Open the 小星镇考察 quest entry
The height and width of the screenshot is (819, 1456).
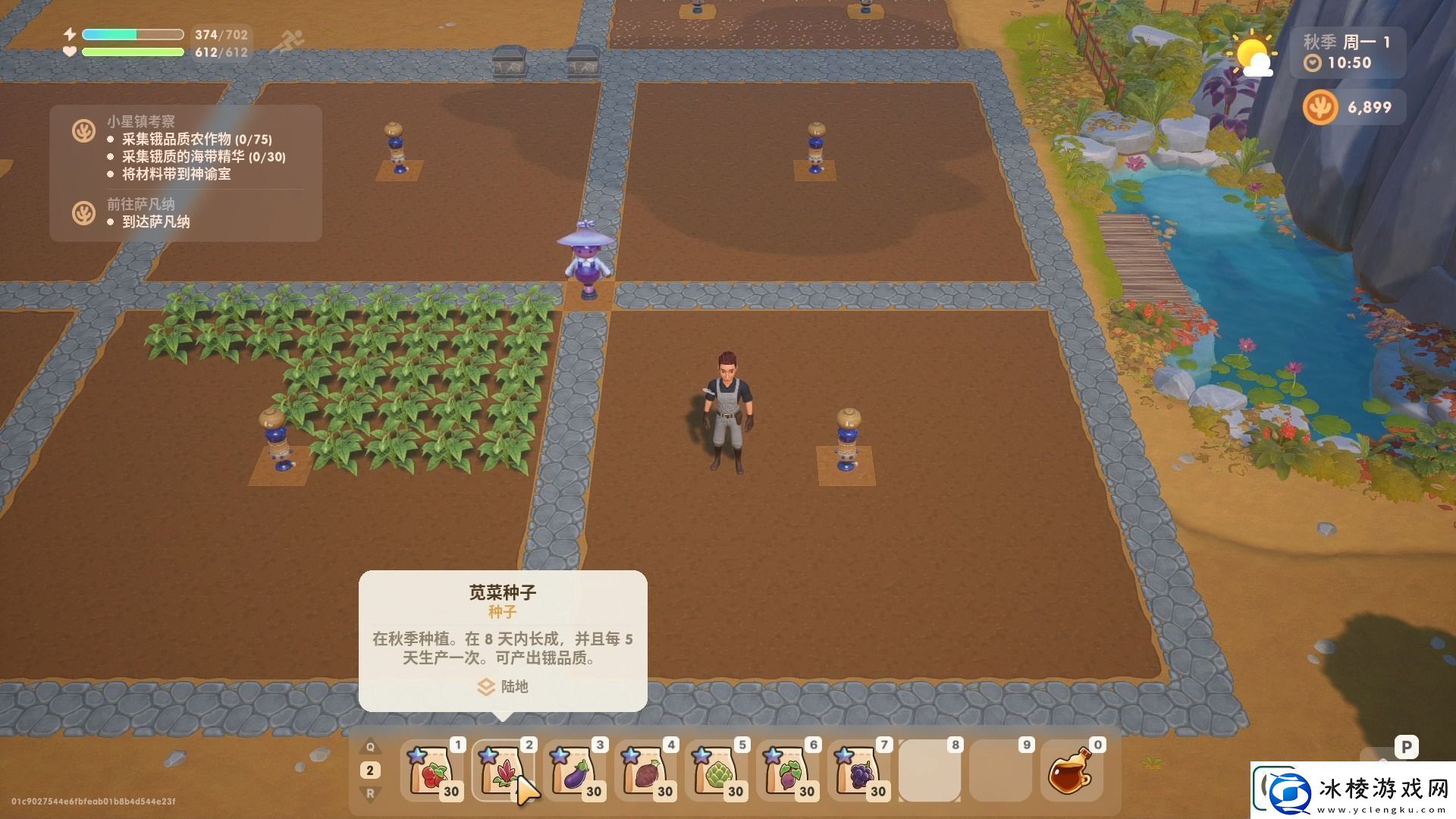pyautogui.click(x=141, y=121)
